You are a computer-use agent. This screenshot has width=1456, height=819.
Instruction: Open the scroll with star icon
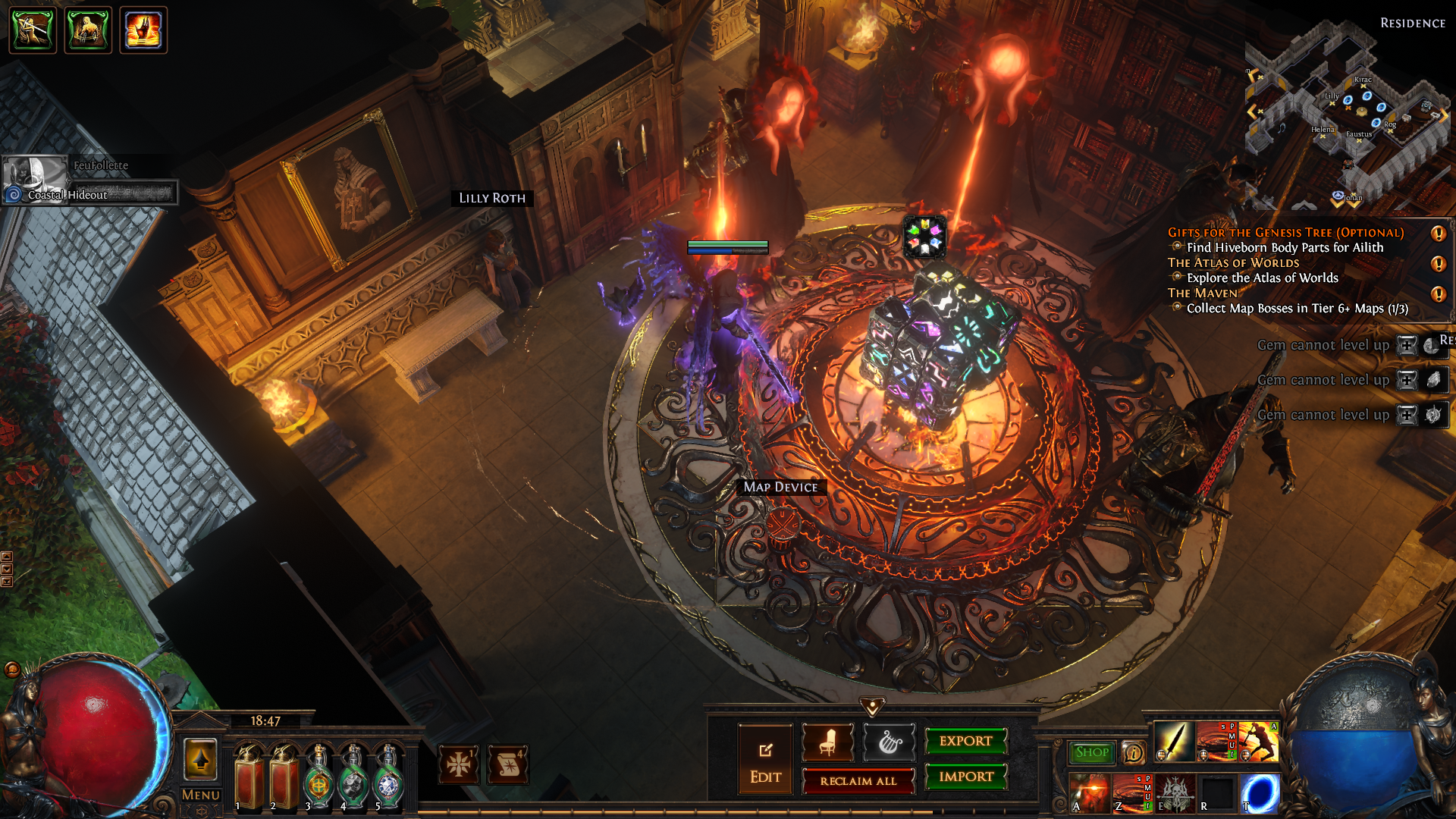509,764
